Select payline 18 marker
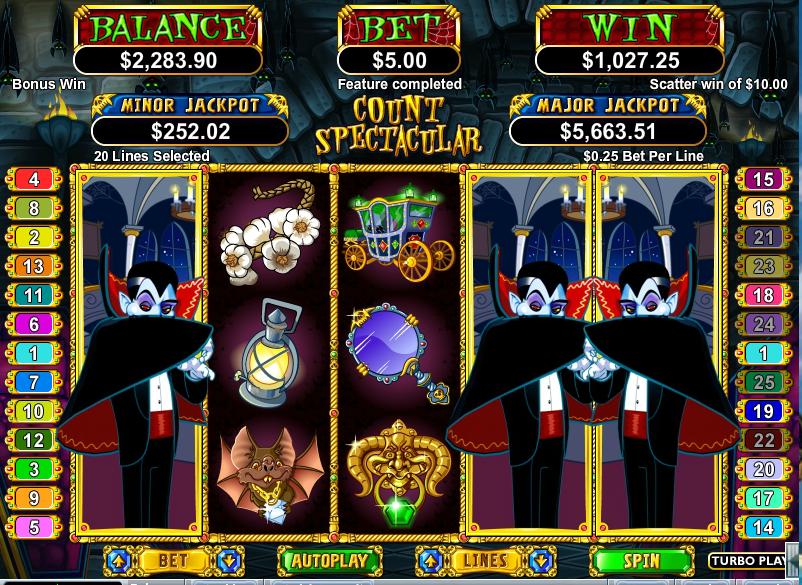Screen dimensions: 802x585 coord(763,296)
